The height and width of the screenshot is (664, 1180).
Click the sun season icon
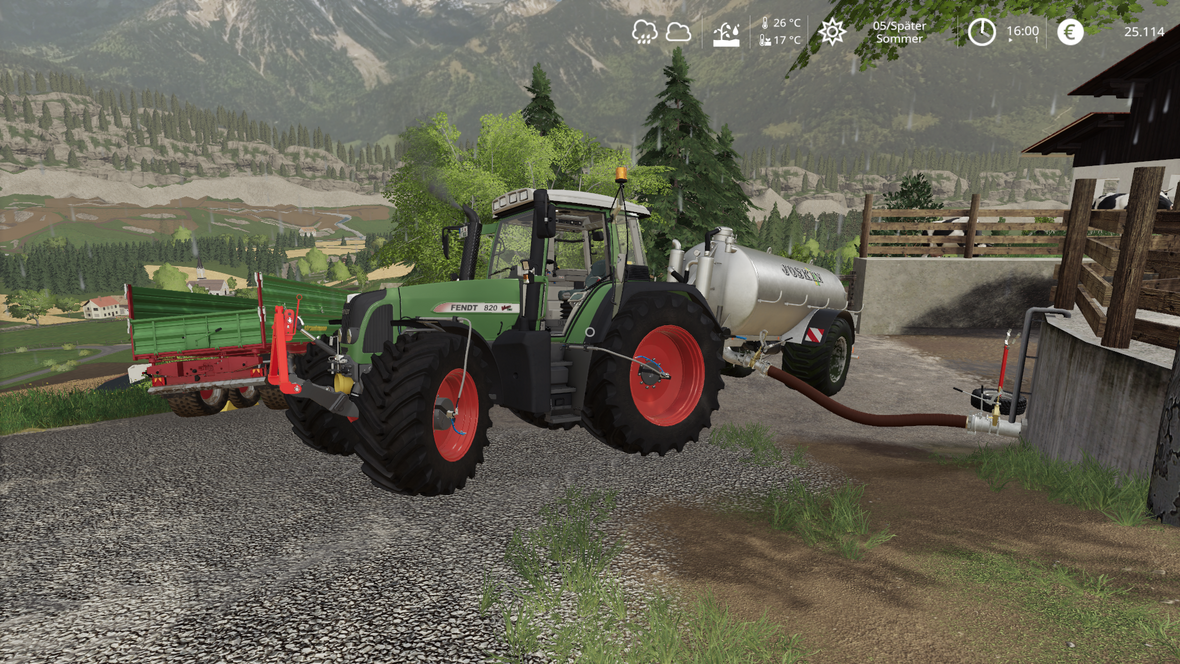[832, 32]
